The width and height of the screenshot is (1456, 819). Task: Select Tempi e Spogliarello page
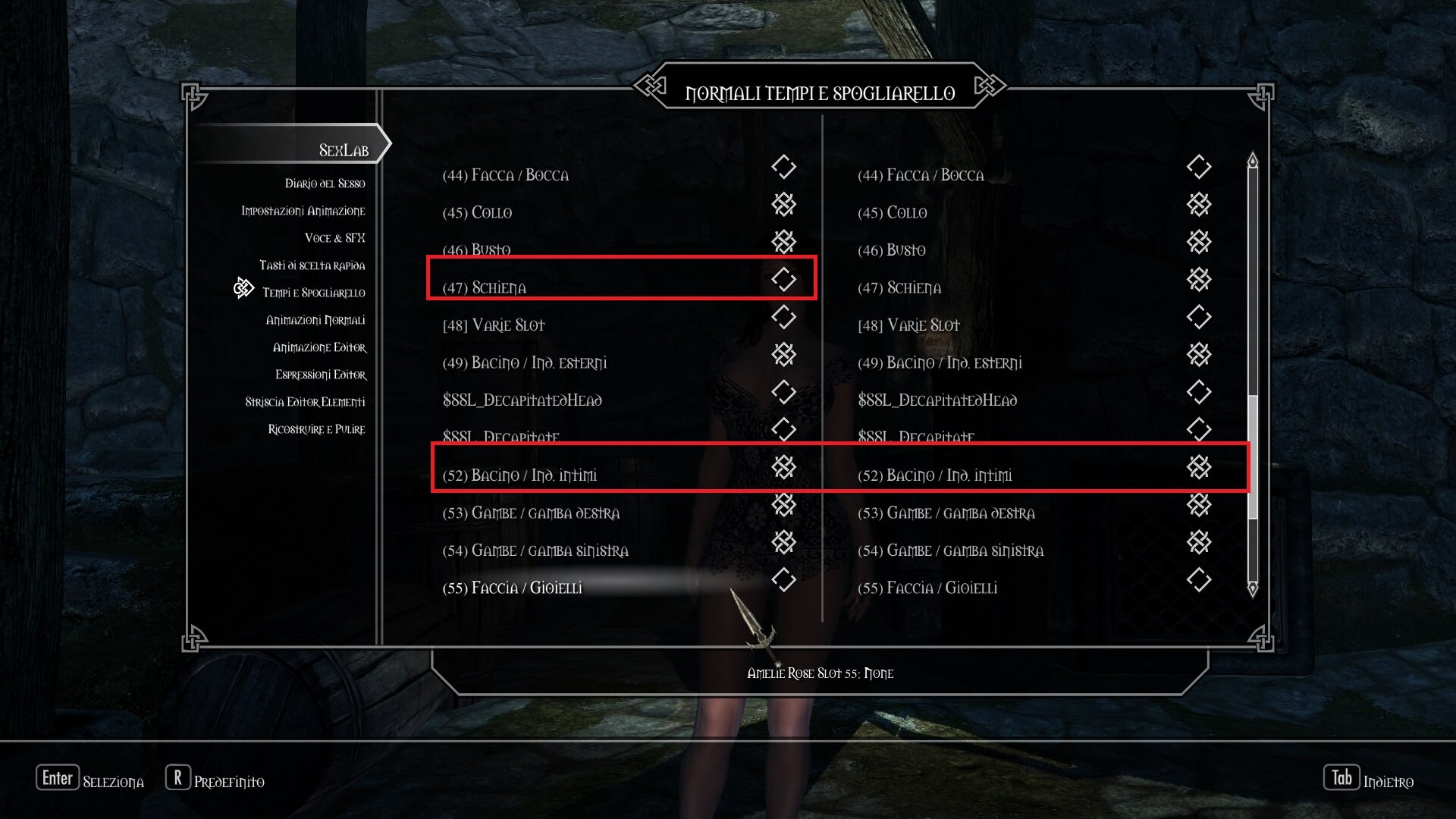313,293
